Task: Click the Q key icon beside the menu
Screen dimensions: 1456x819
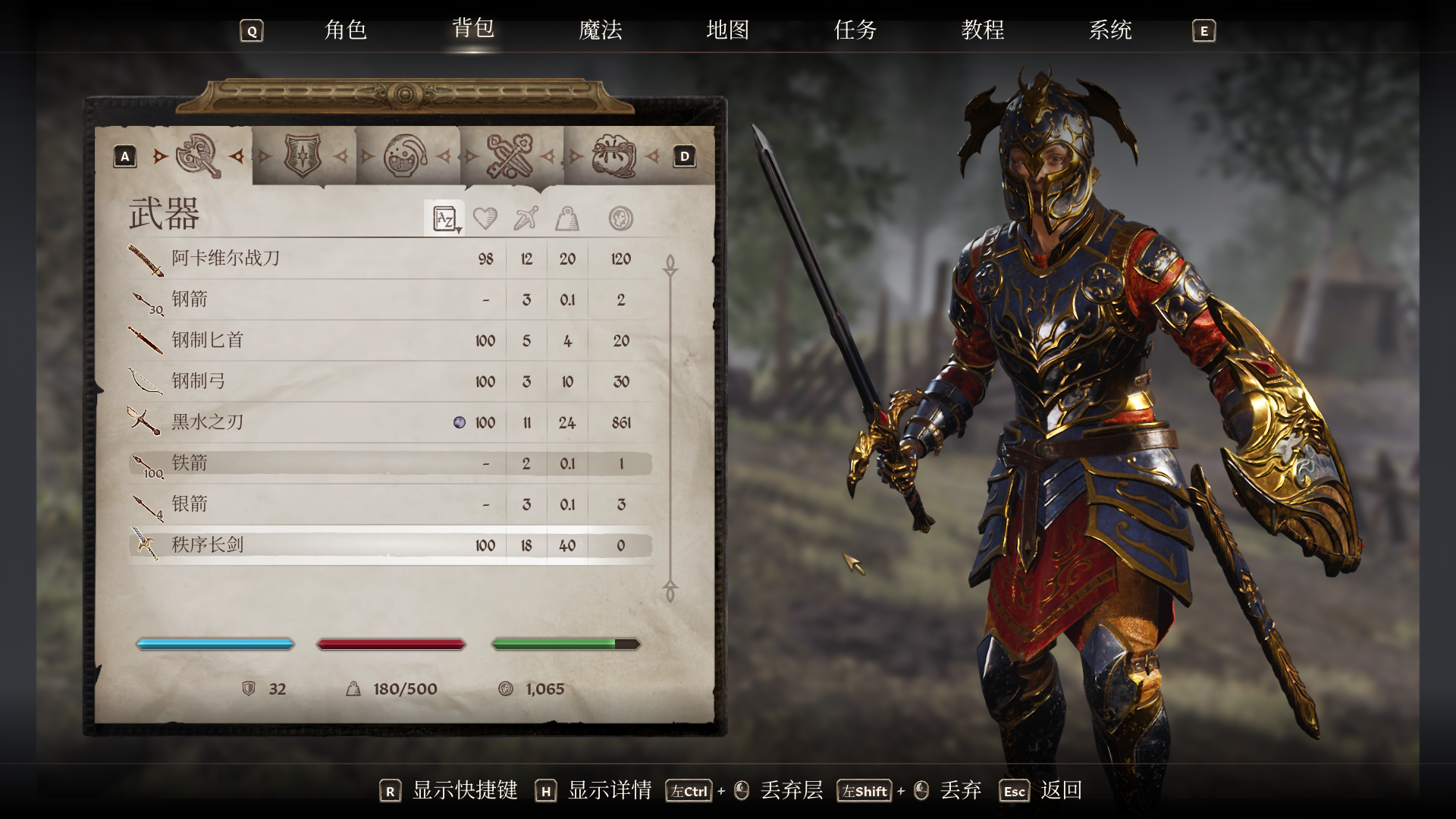Action: point(250,31)
